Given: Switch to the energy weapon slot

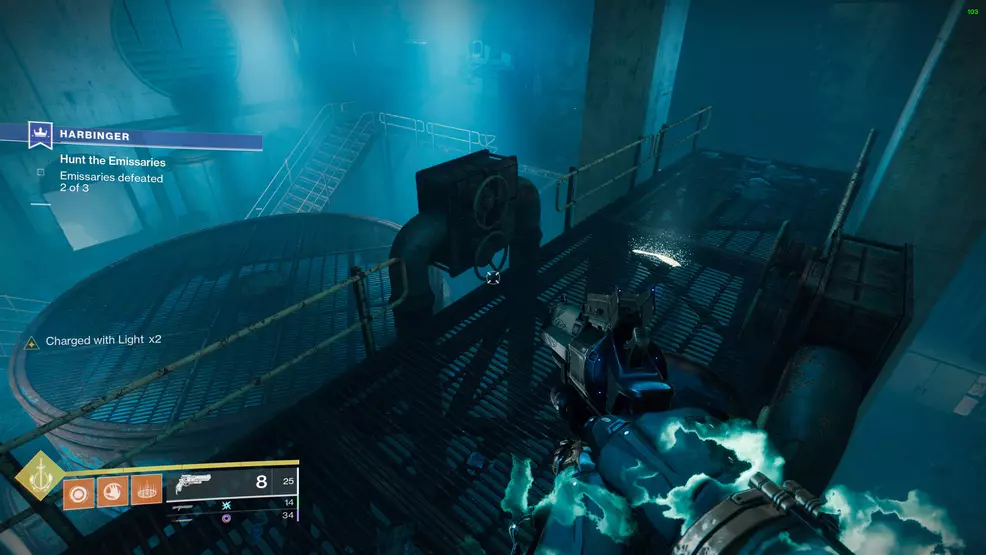Looking at the screenshot, I should point(181,507).
